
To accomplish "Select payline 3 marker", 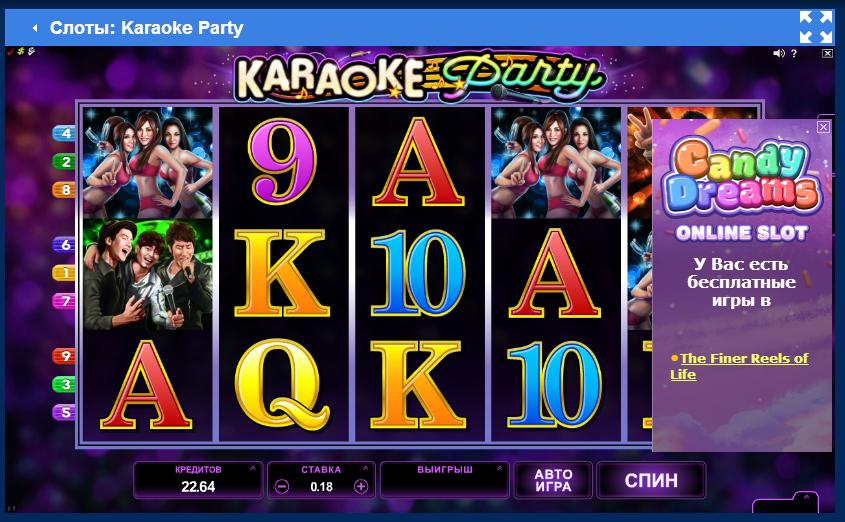I will pyautogui.click(x=65, y=384).
